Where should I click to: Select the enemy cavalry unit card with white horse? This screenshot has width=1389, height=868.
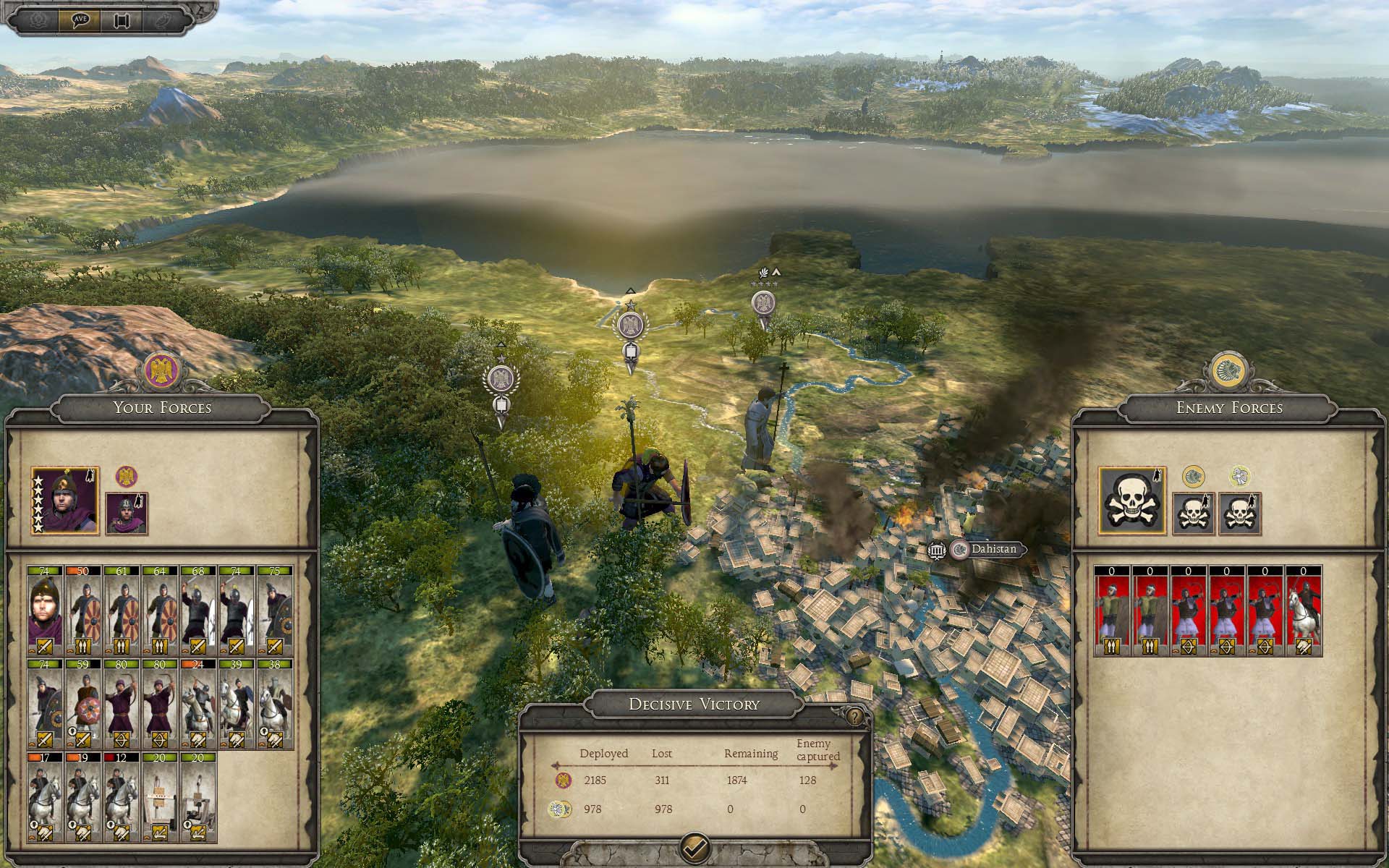tap(1303, 610)
